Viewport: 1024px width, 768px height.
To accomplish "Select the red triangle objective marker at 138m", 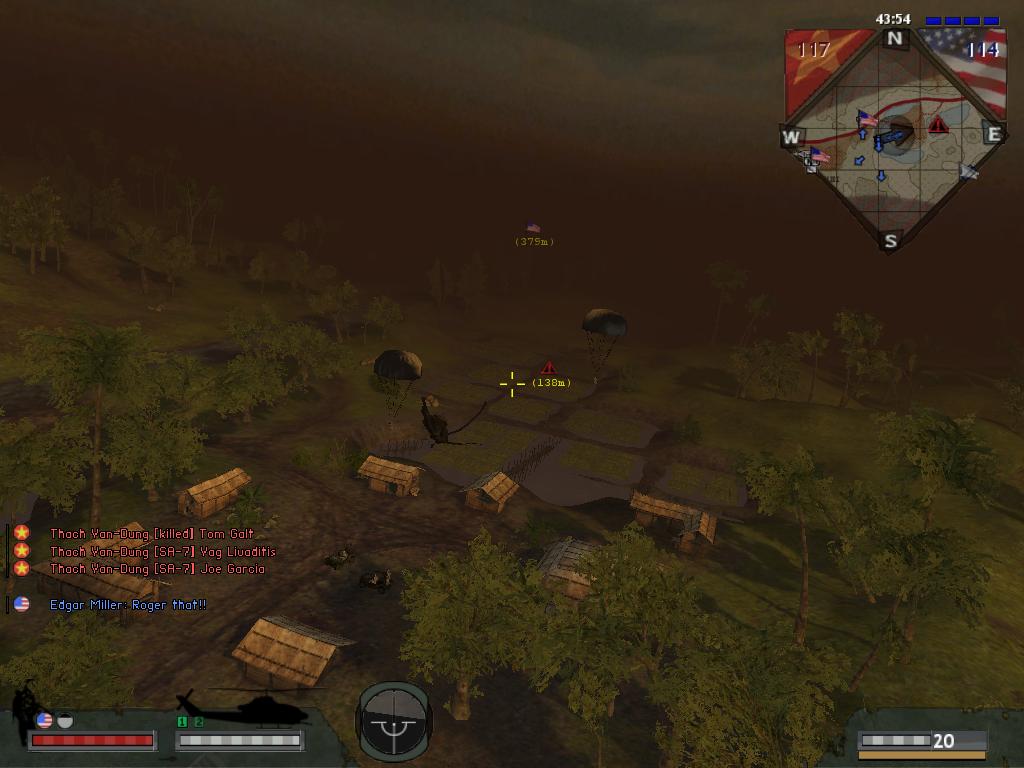I will click(548, 368).
